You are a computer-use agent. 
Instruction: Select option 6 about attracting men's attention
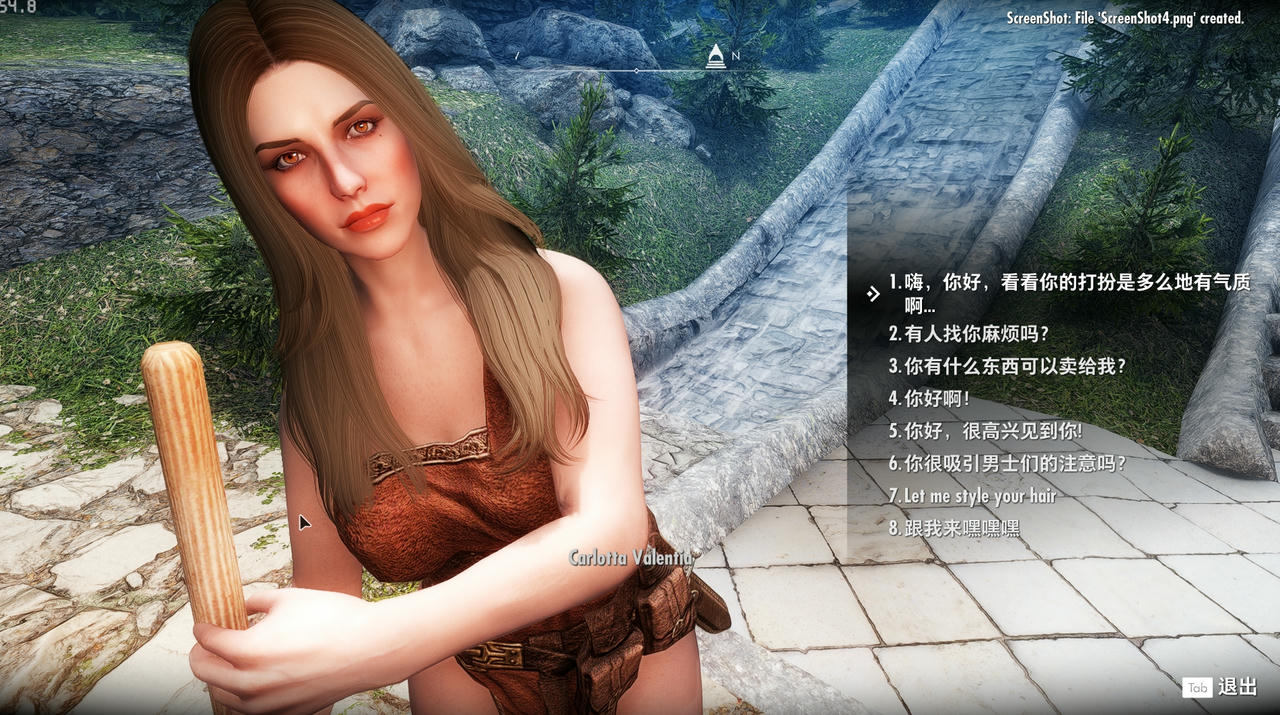click(x=1007, y=464)
